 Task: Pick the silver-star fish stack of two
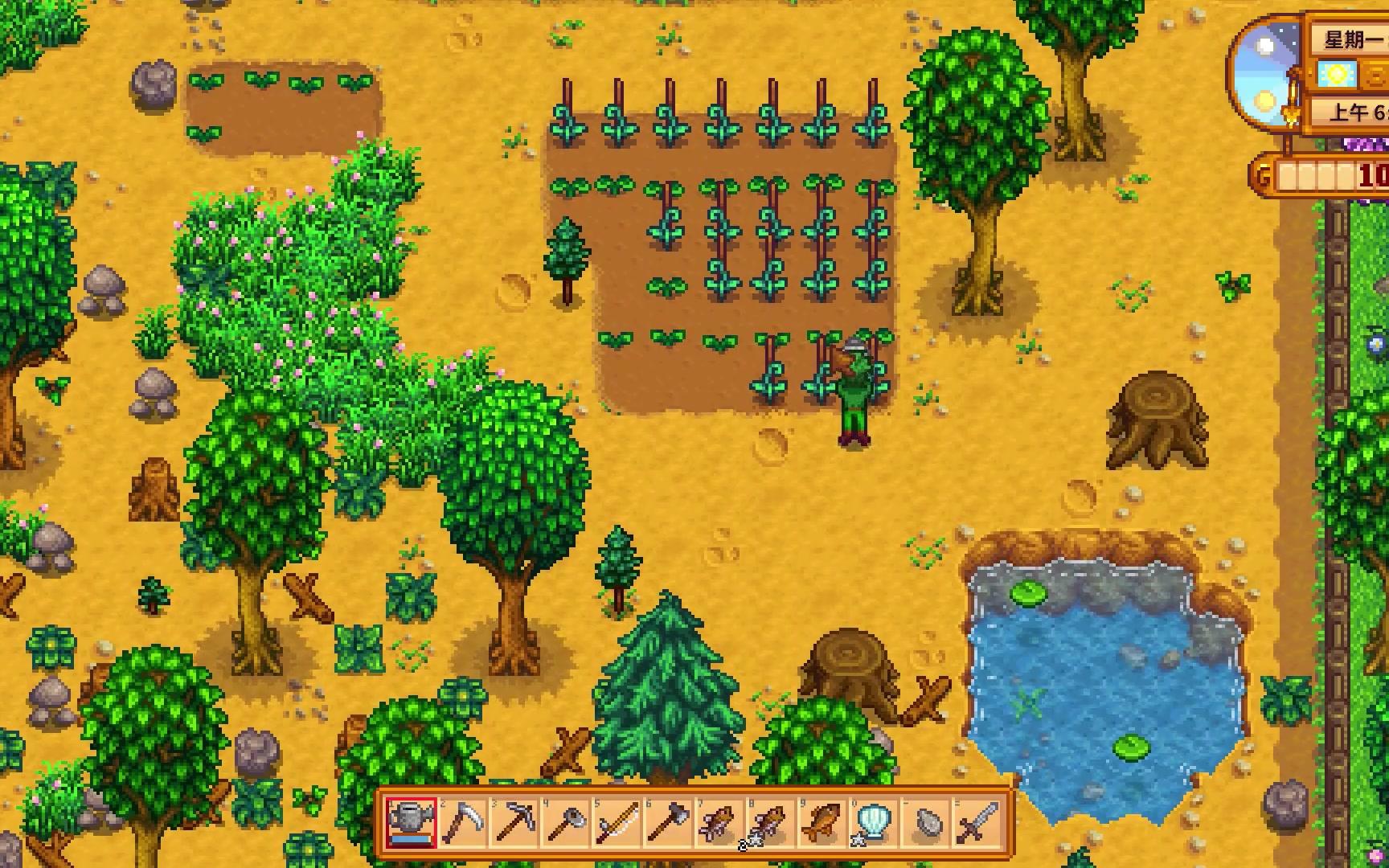pos(771,823)
